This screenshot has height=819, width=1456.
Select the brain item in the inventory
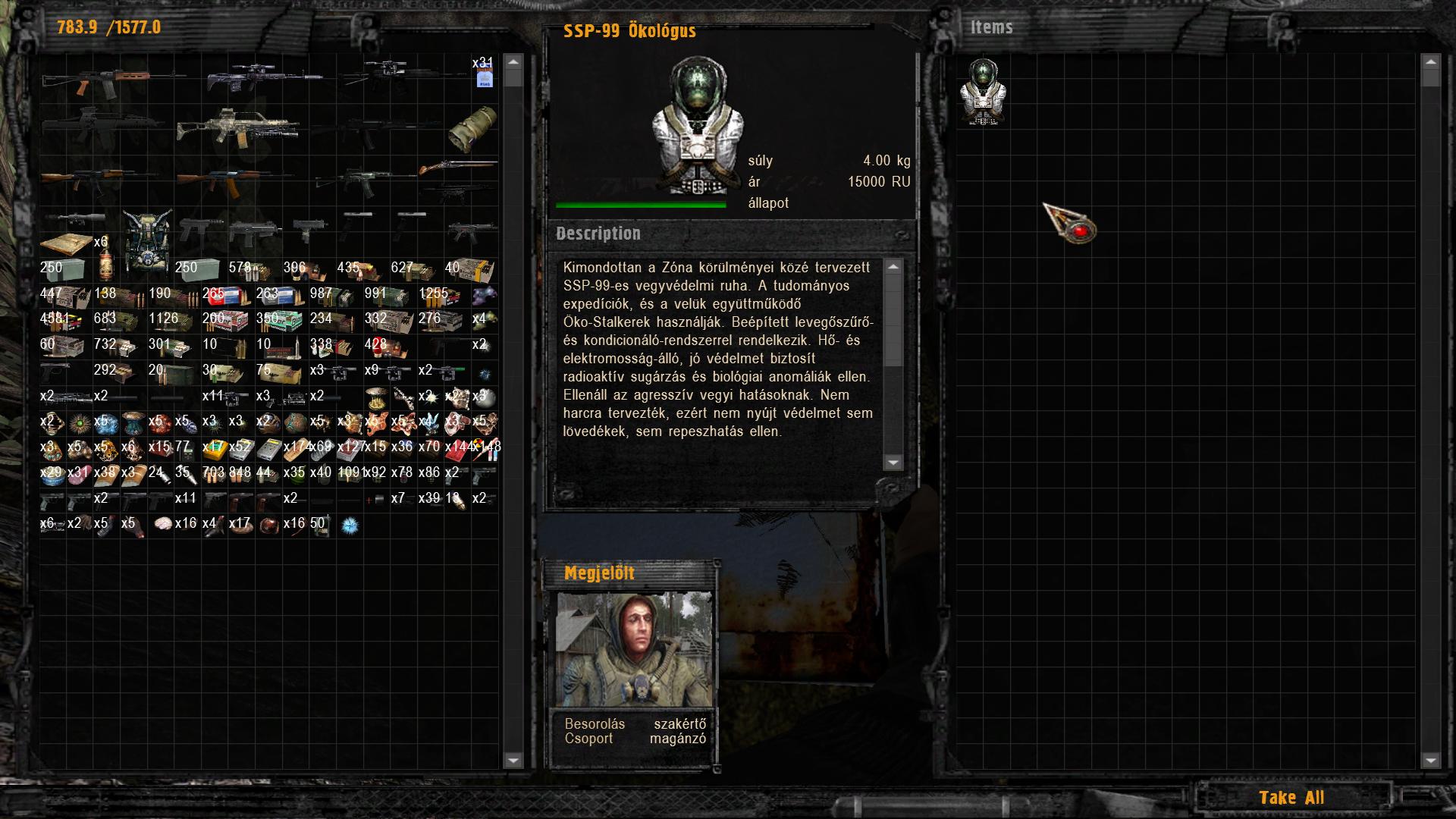[162, 525]
